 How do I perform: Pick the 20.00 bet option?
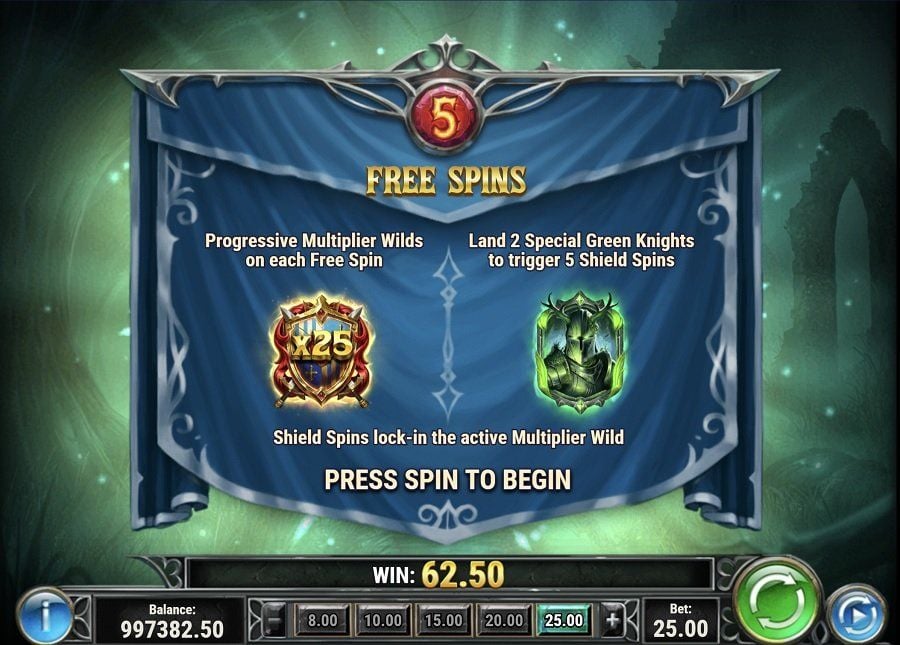(x=502, y=621)
